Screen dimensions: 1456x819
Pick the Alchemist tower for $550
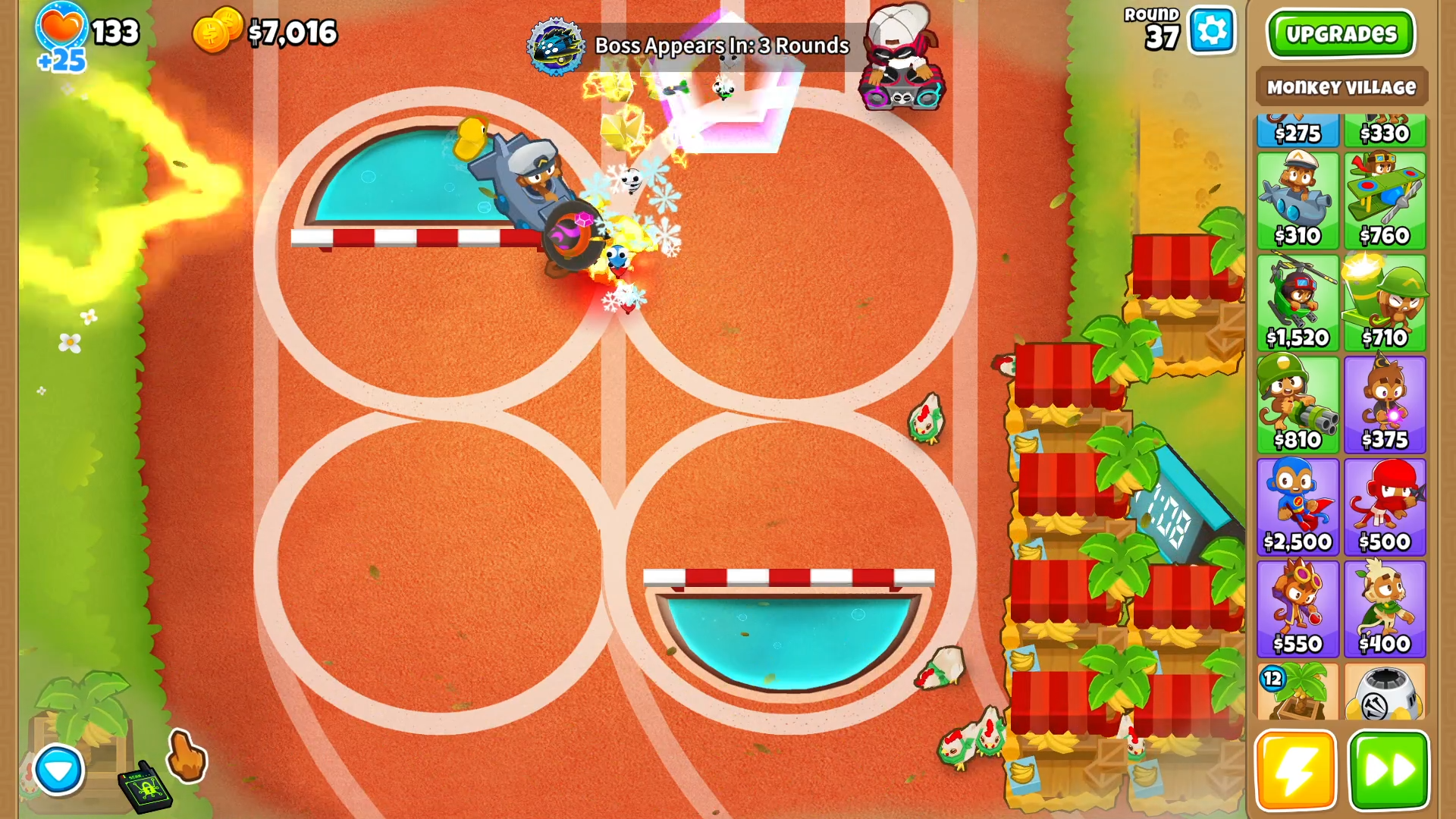point(1298,609)
